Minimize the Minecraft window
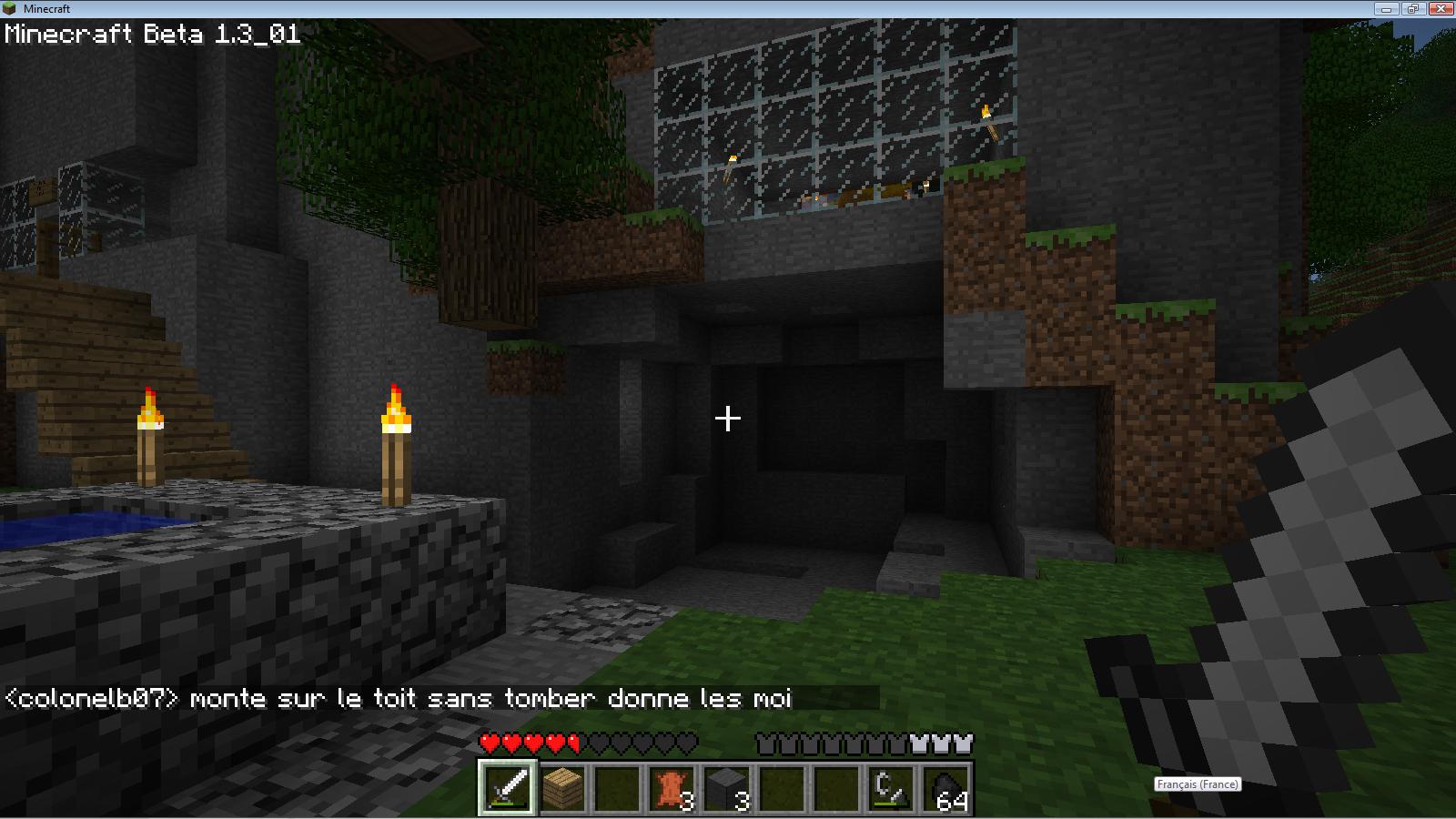The width and height of the screenshot is (1456, 819). point(1389,8)
